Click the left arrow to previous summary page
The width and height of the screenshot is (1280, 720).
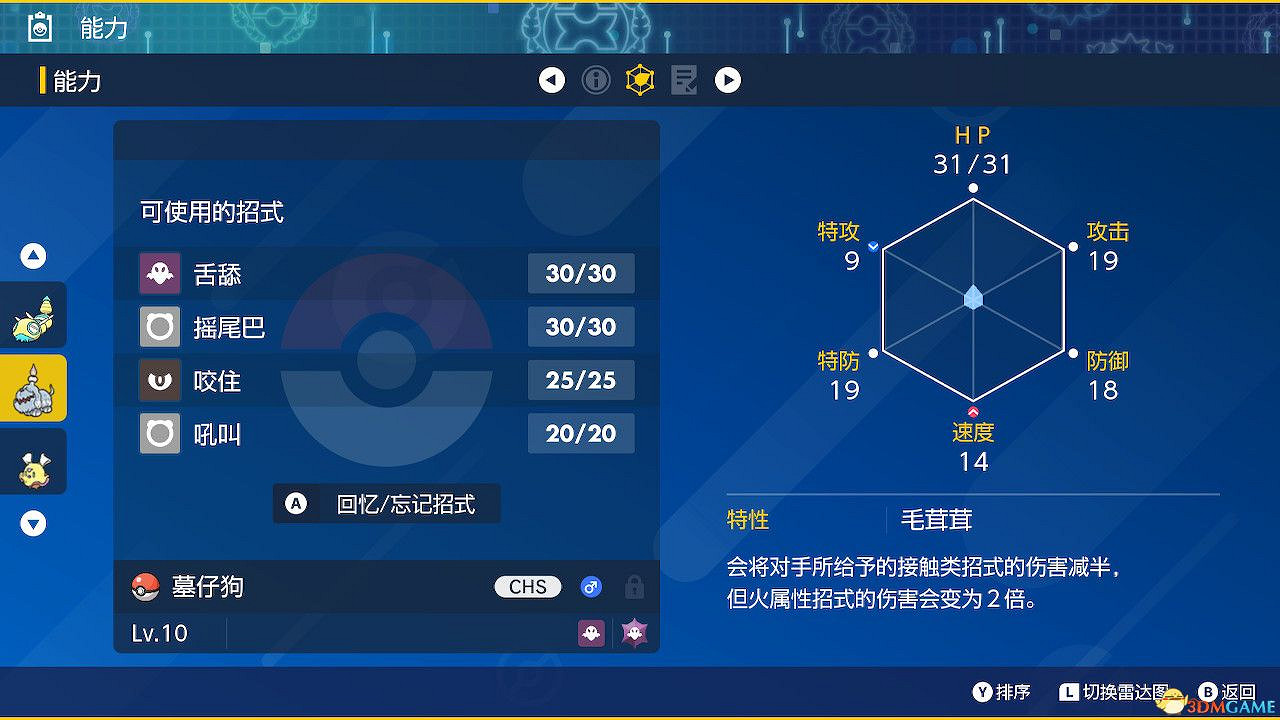pos(552,80)
